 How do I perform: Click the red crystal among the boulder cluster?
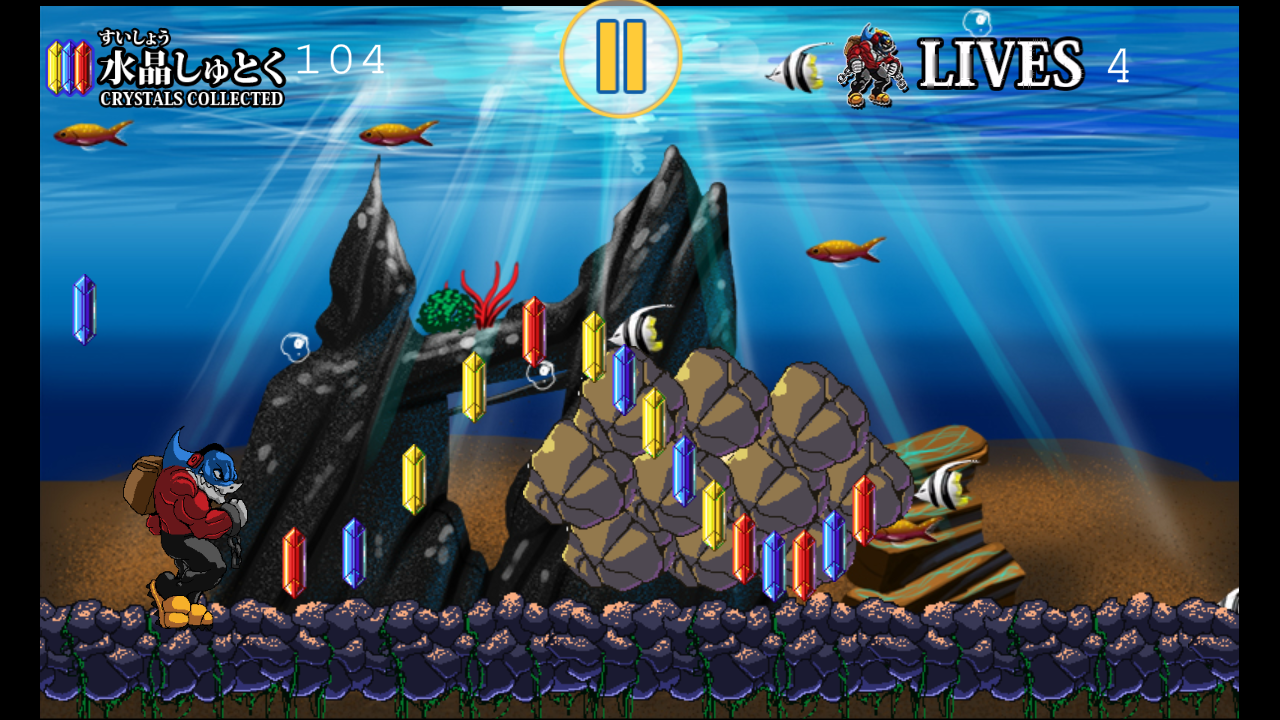[x=744, y=550]
